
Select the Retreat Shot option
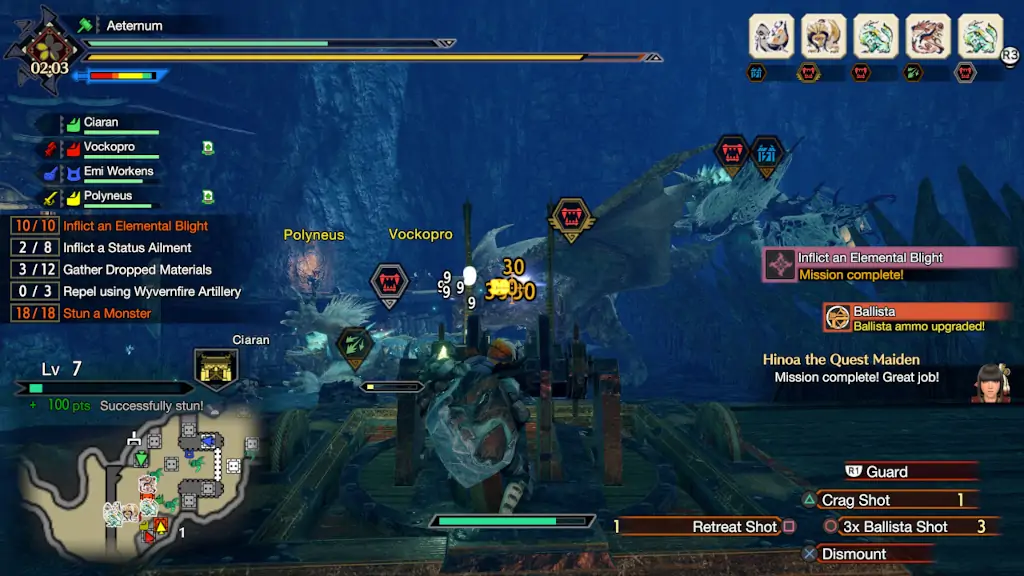click(x=734, y=527)
